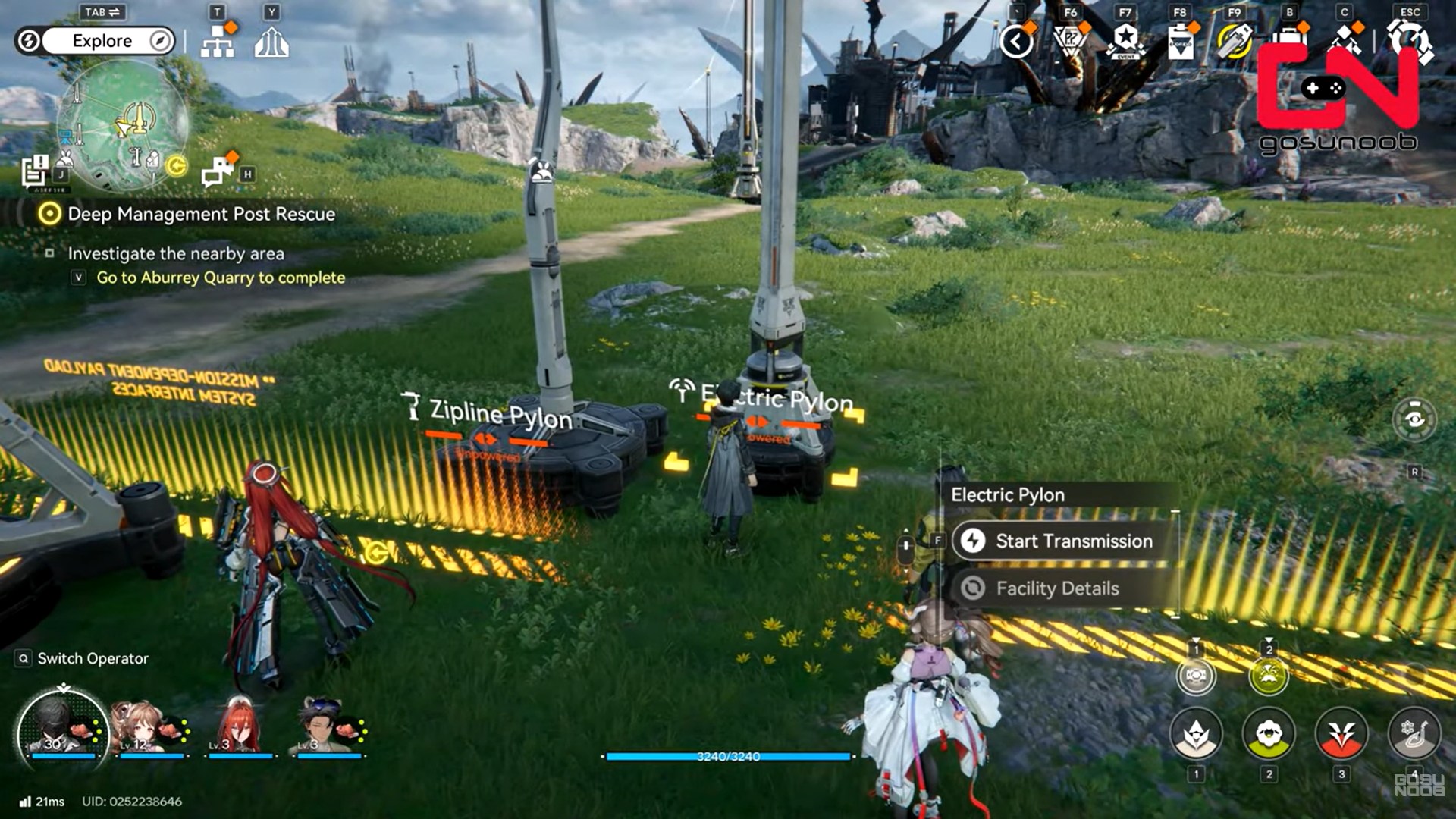Activate the green sheep skill
Viewport: 1456px width, 819px height.
coord(1269,734)
